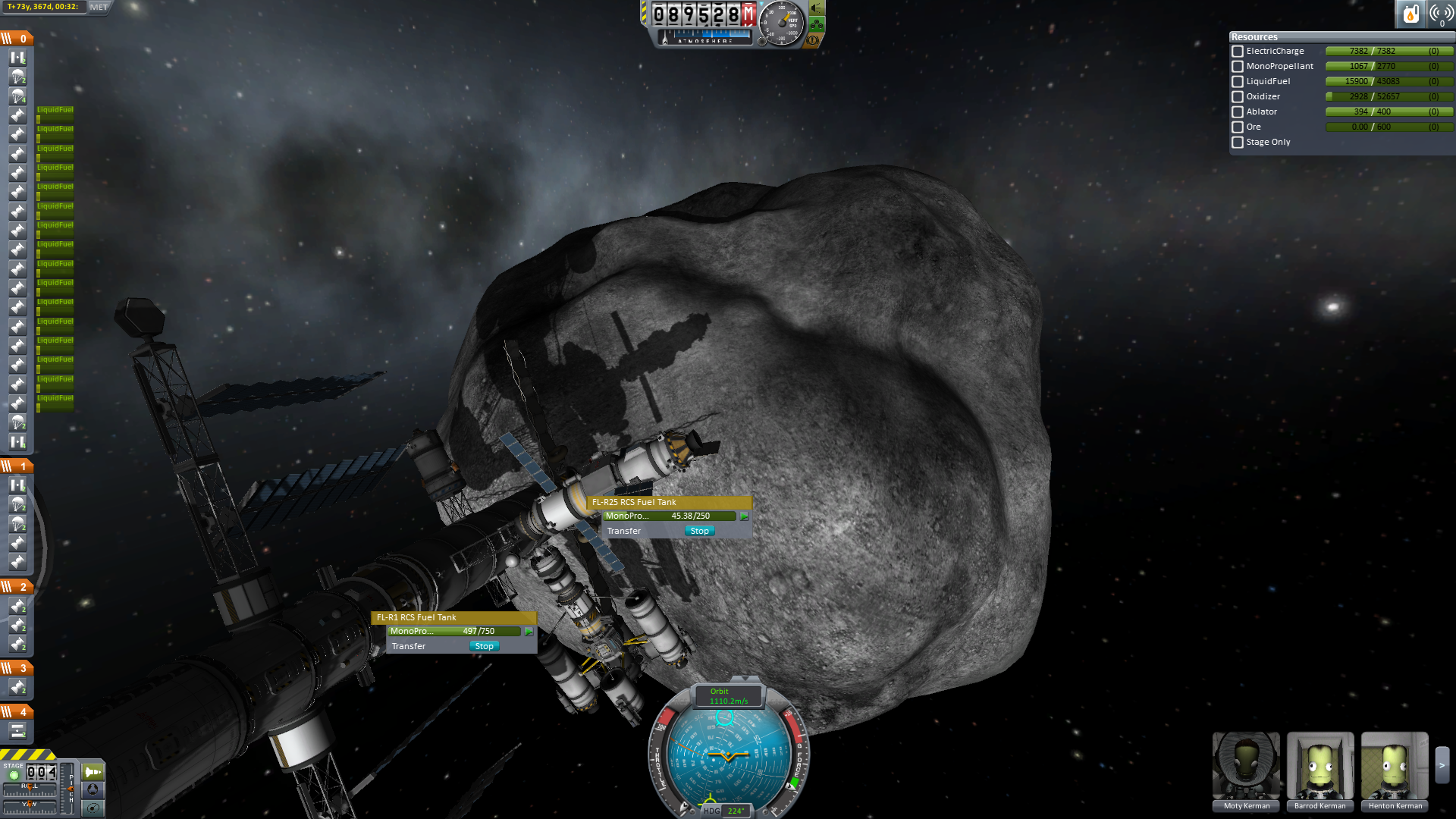This screenshot has width=1456, height=819.
Task: Toggle the MET mission clock mode
Action: (99, 7)
